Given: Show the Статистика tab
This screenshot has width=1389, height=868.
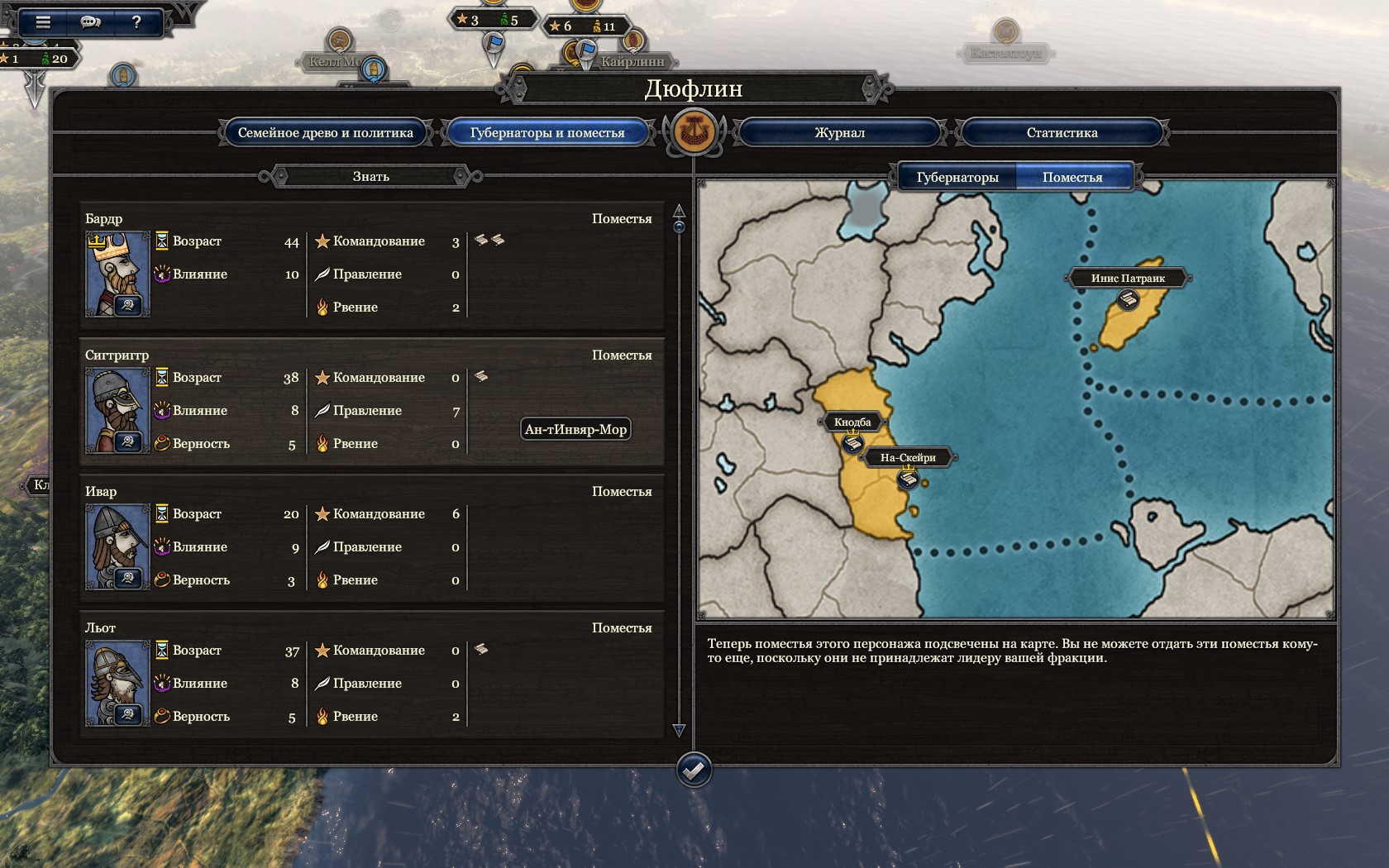Looking at the screenshot, I should (1062, 132).
